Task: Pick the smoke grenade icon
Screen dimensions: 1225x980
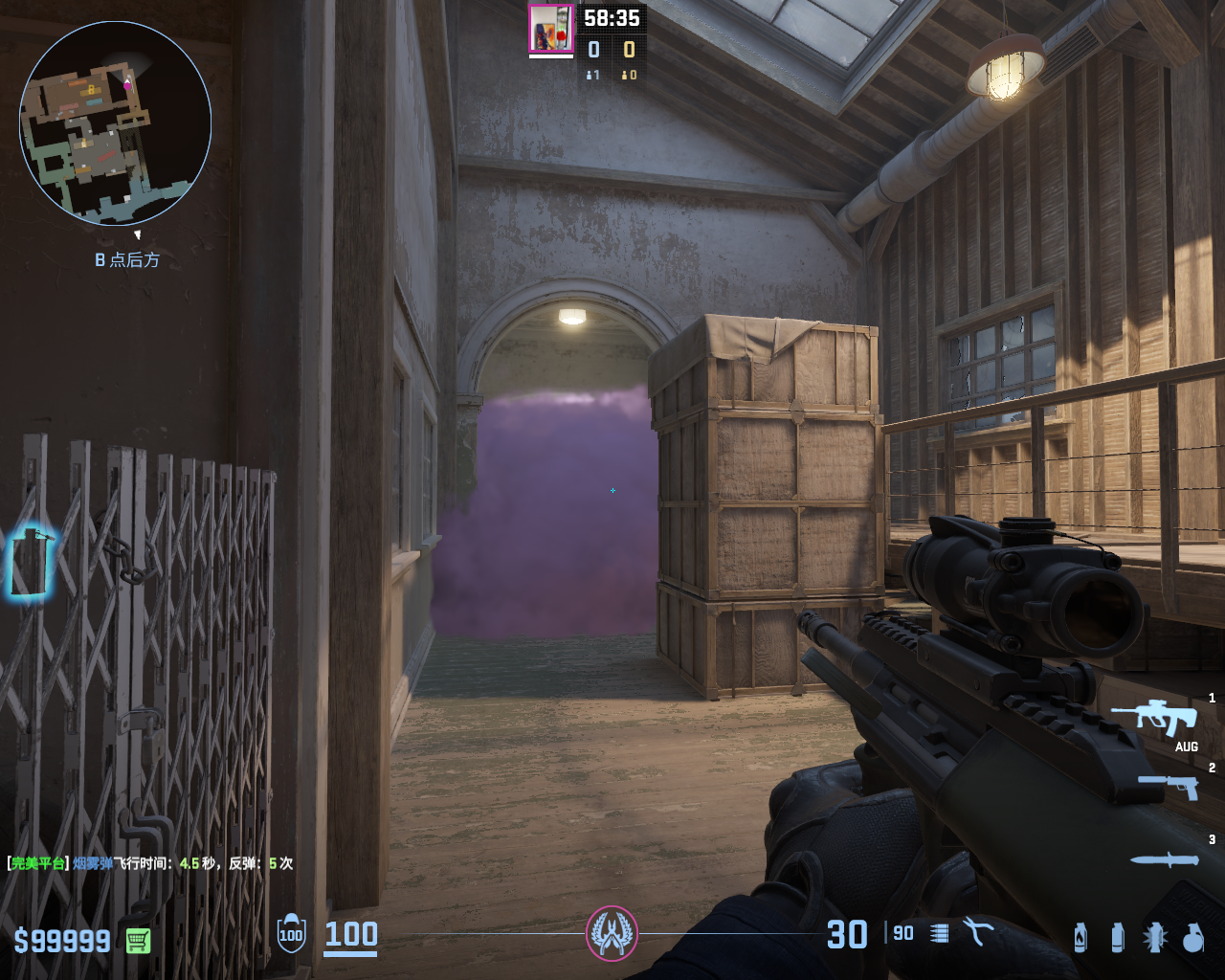Action: tap(1117, 937)
